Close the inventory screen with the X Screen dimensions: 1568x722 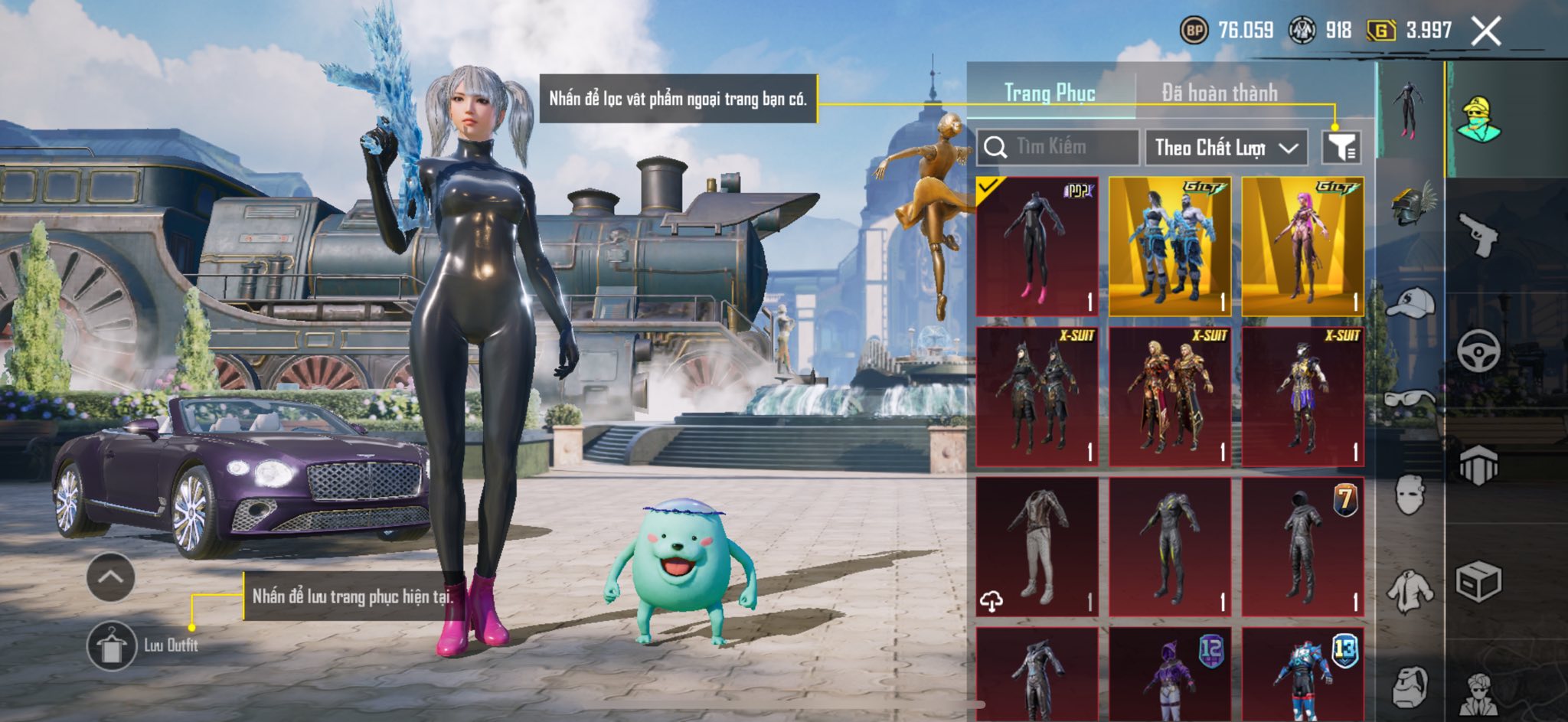pos(1485,31)
